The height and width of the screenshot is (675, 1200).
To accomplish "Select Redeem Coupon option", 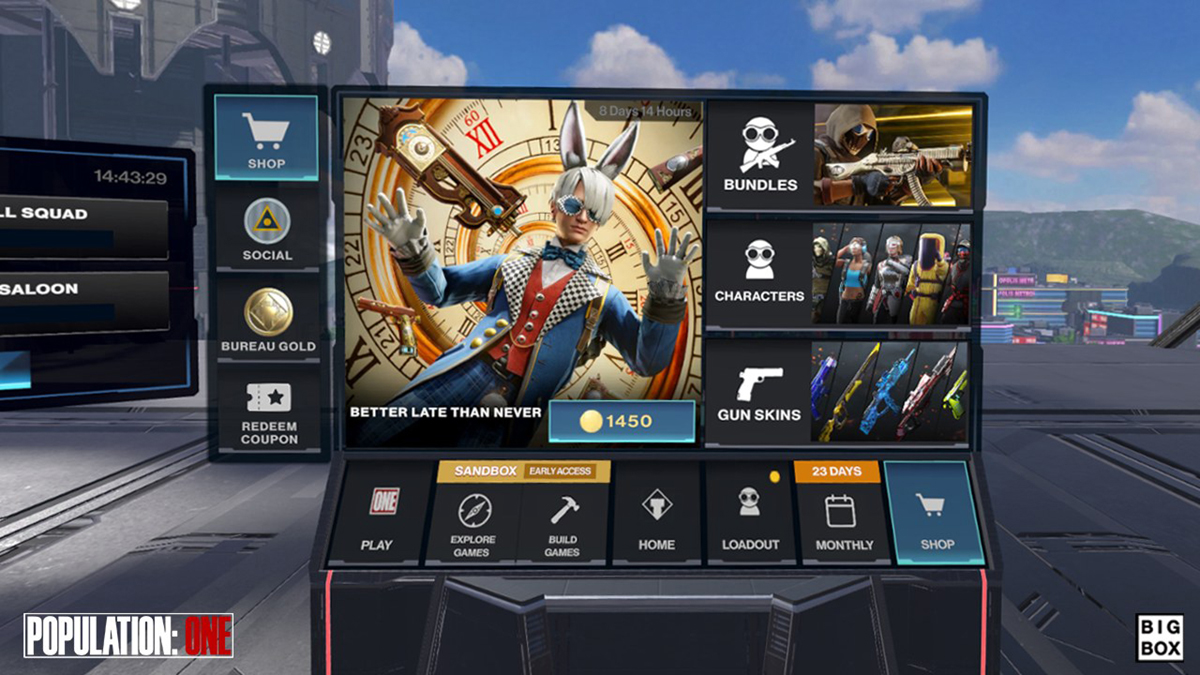I will coord(268,411).
